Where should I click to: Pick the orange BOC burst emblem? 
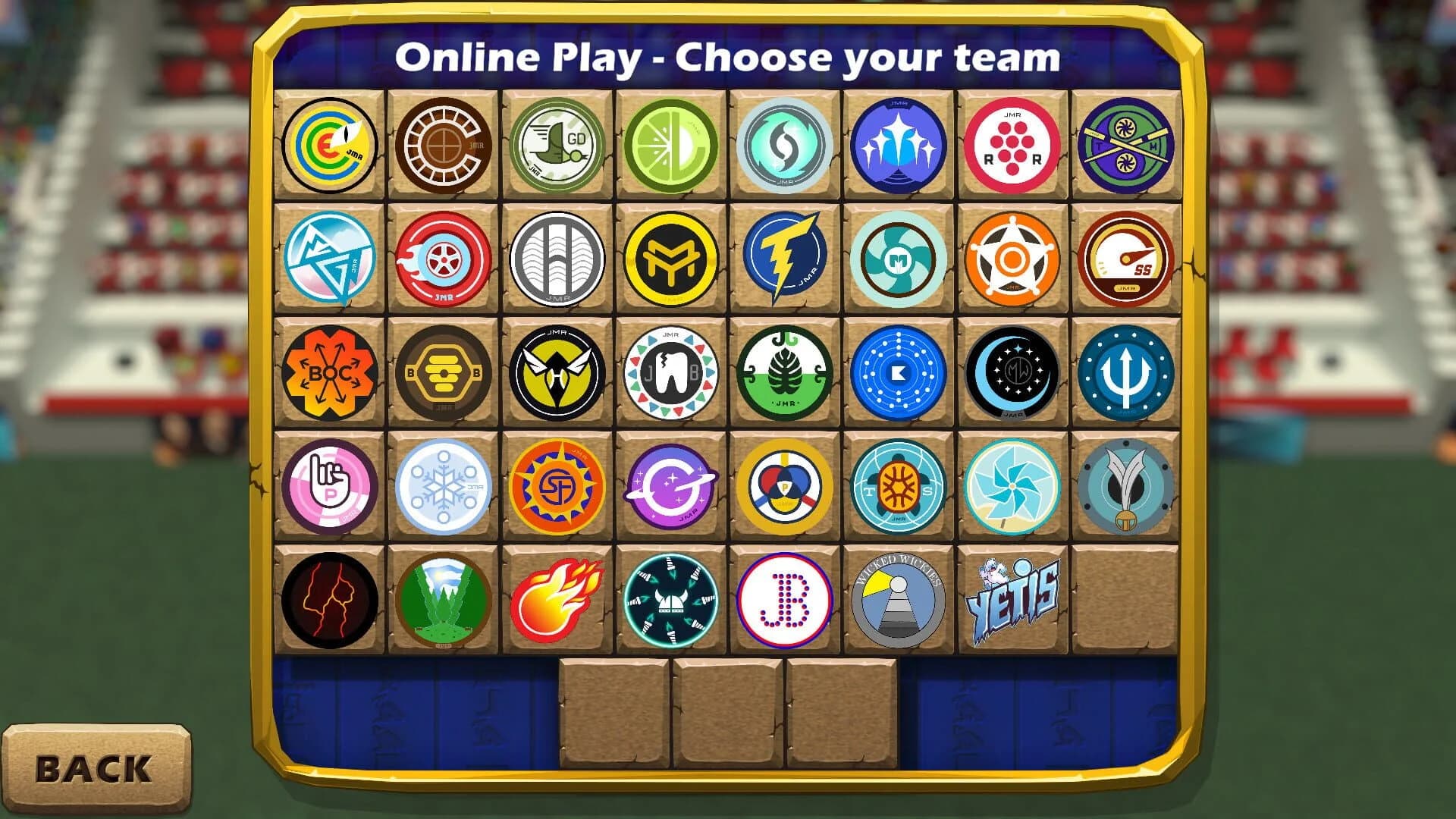click(x=331, y=373)
